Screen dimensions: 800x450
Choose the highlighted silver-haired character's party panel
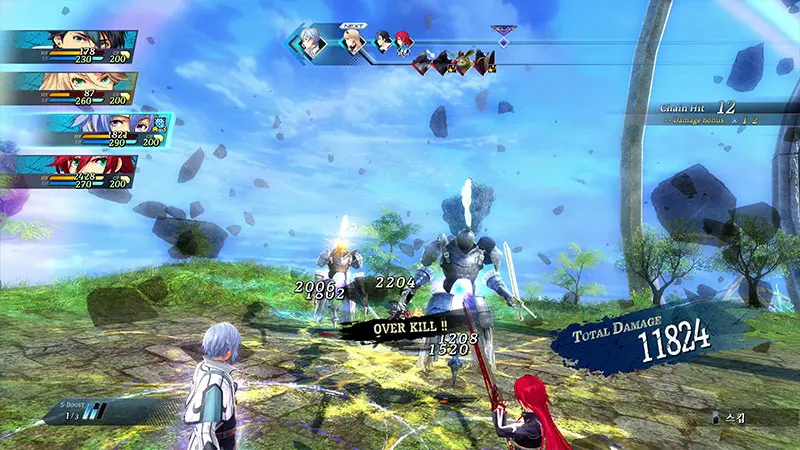[x=95, y=130]
